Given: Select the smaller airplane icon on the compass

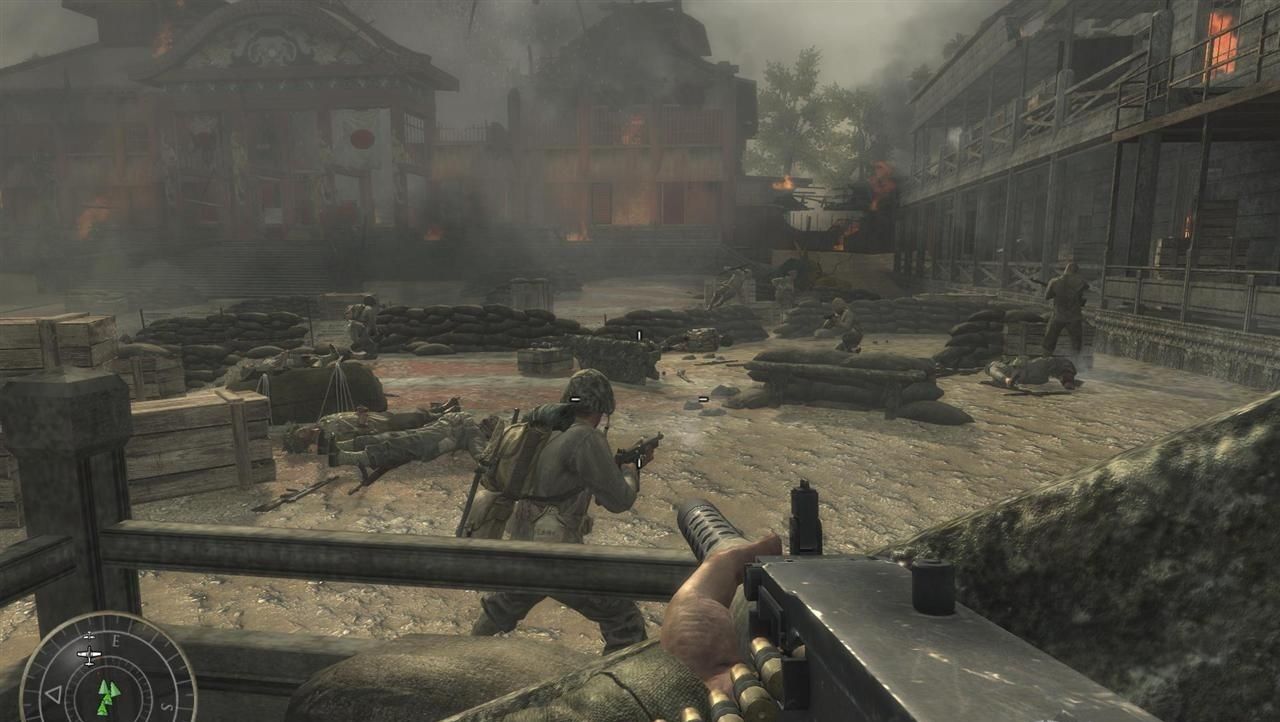Looking at the screenshot, I should (x=90, y=636).
